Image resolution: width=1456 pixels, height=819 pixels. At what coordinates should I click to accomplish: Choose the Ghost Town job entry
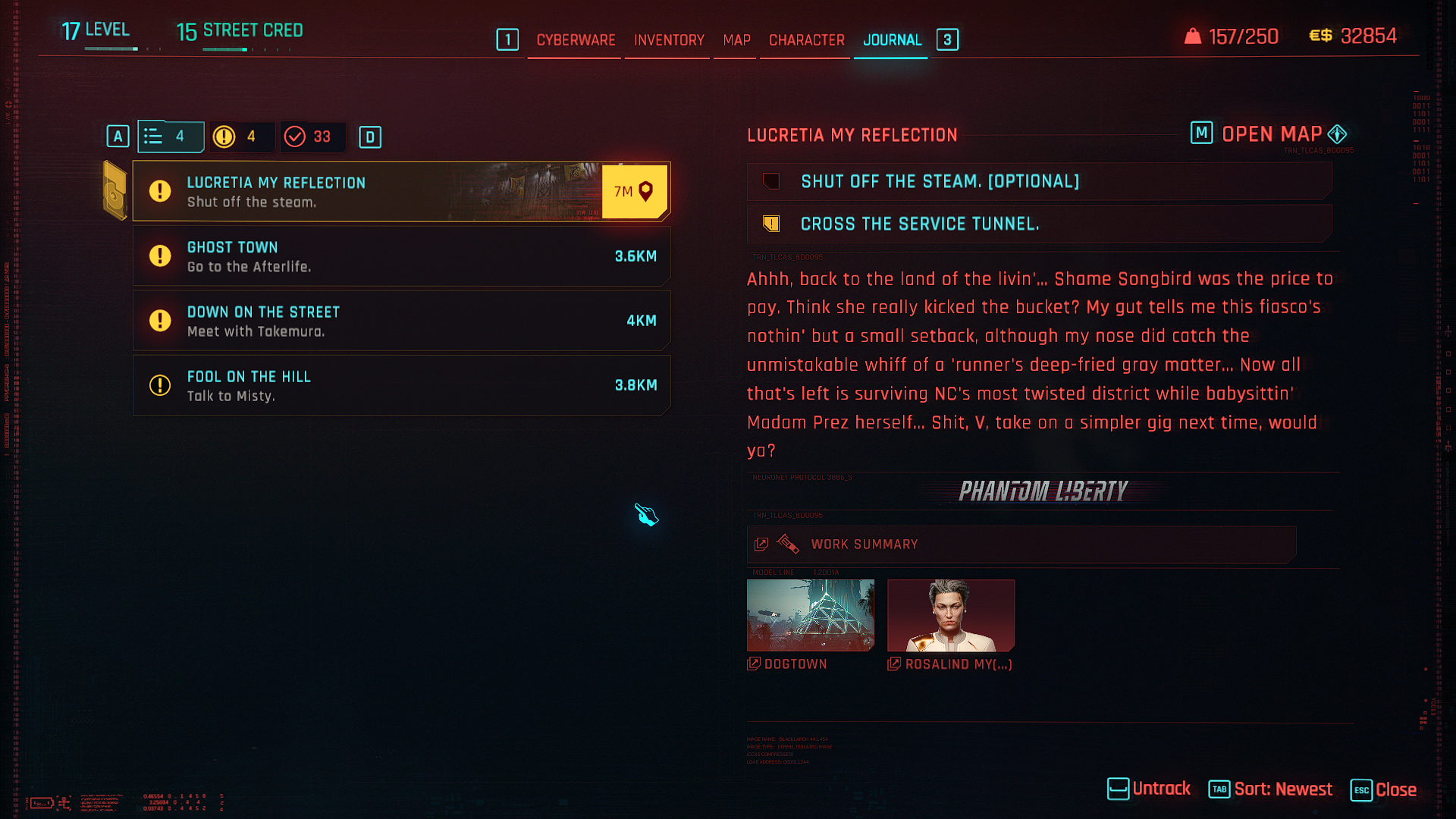click(400, 256)
